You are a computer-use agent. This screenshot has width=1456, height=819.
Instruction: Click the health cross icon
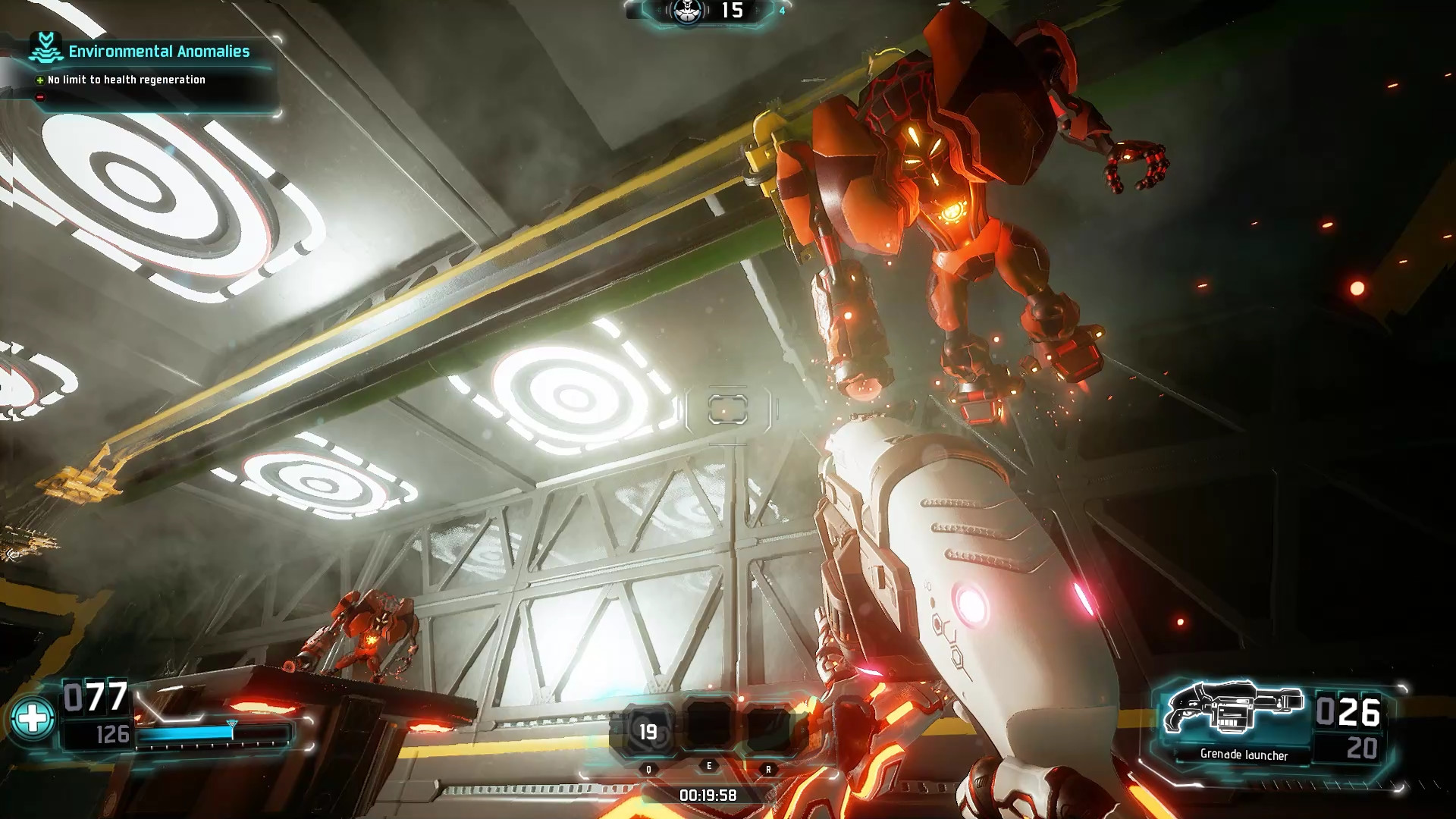coord(33,718)
